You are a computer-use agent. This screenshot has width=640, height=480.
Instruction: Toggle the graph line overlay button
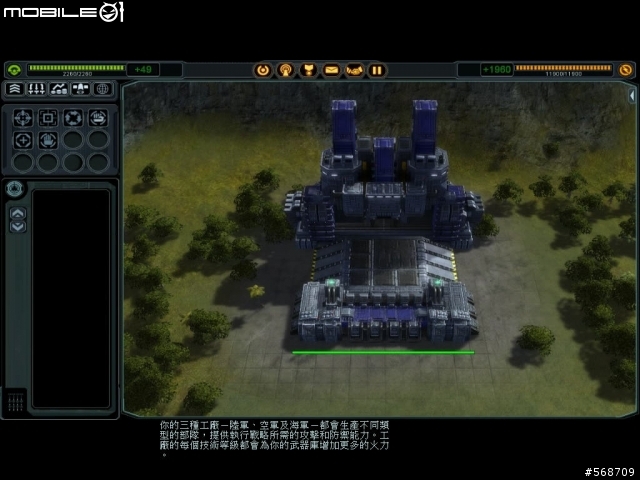(58, 89)
